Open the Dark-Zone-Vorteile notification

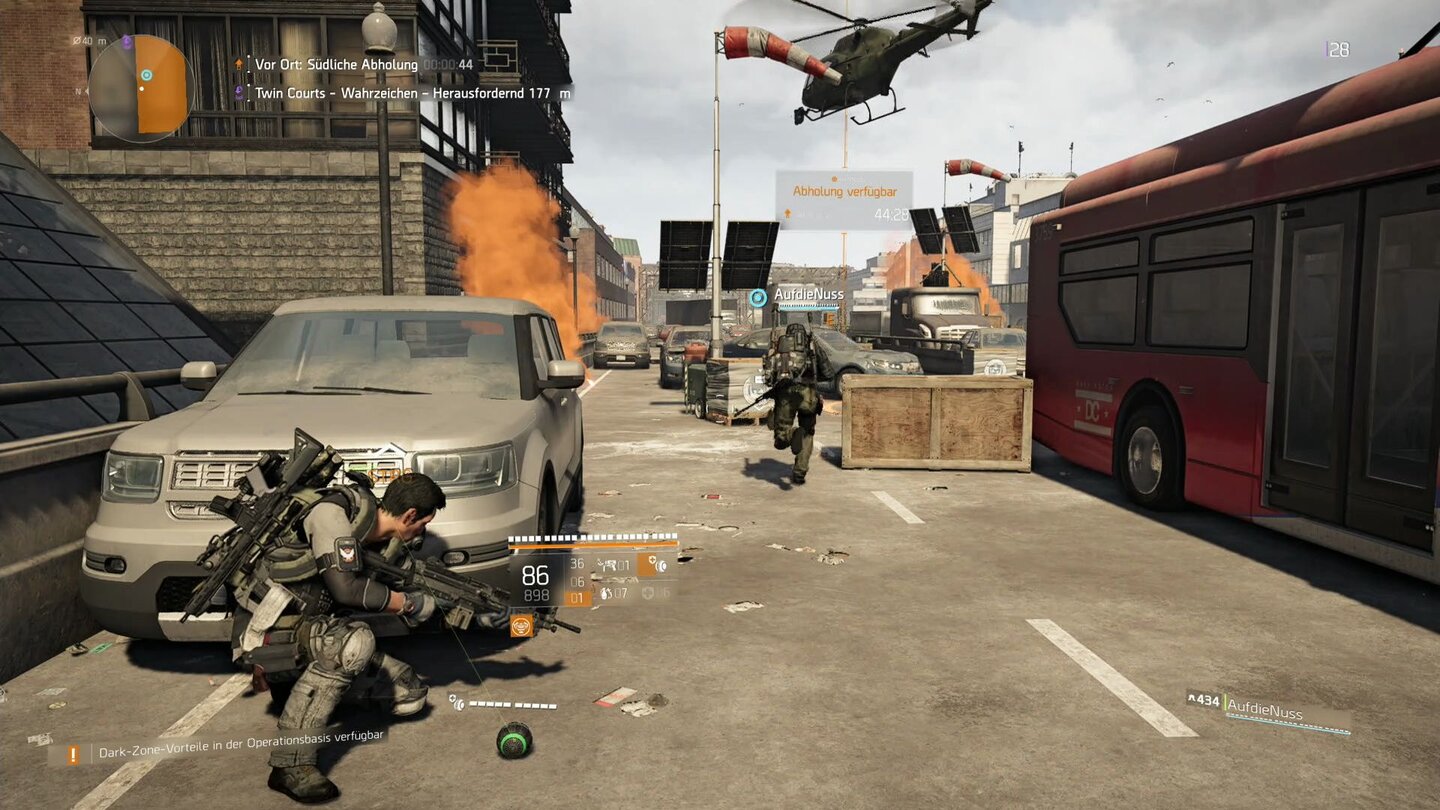(x=230, y=750)
